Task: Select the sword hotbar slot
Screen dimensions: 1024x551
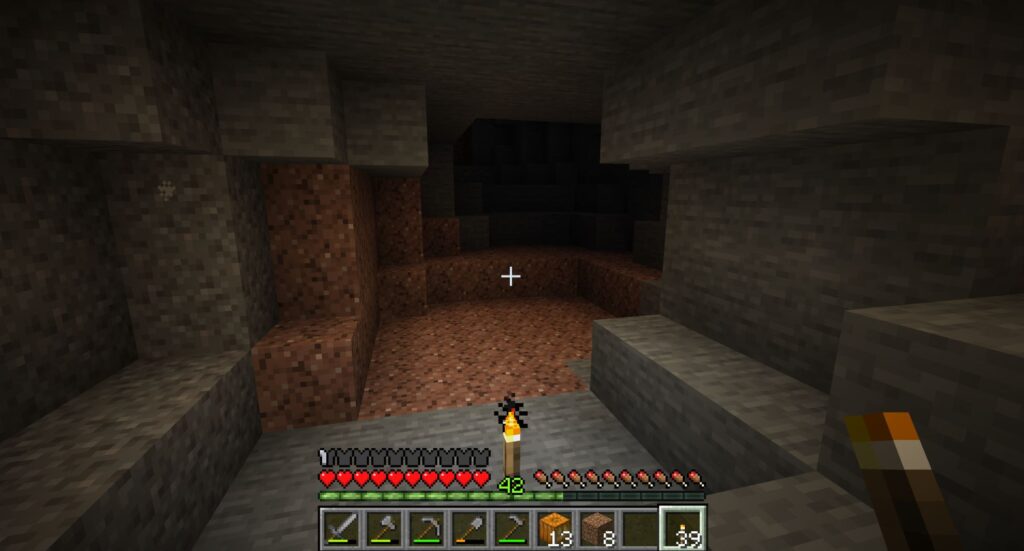Action: (x=341, y=527)
